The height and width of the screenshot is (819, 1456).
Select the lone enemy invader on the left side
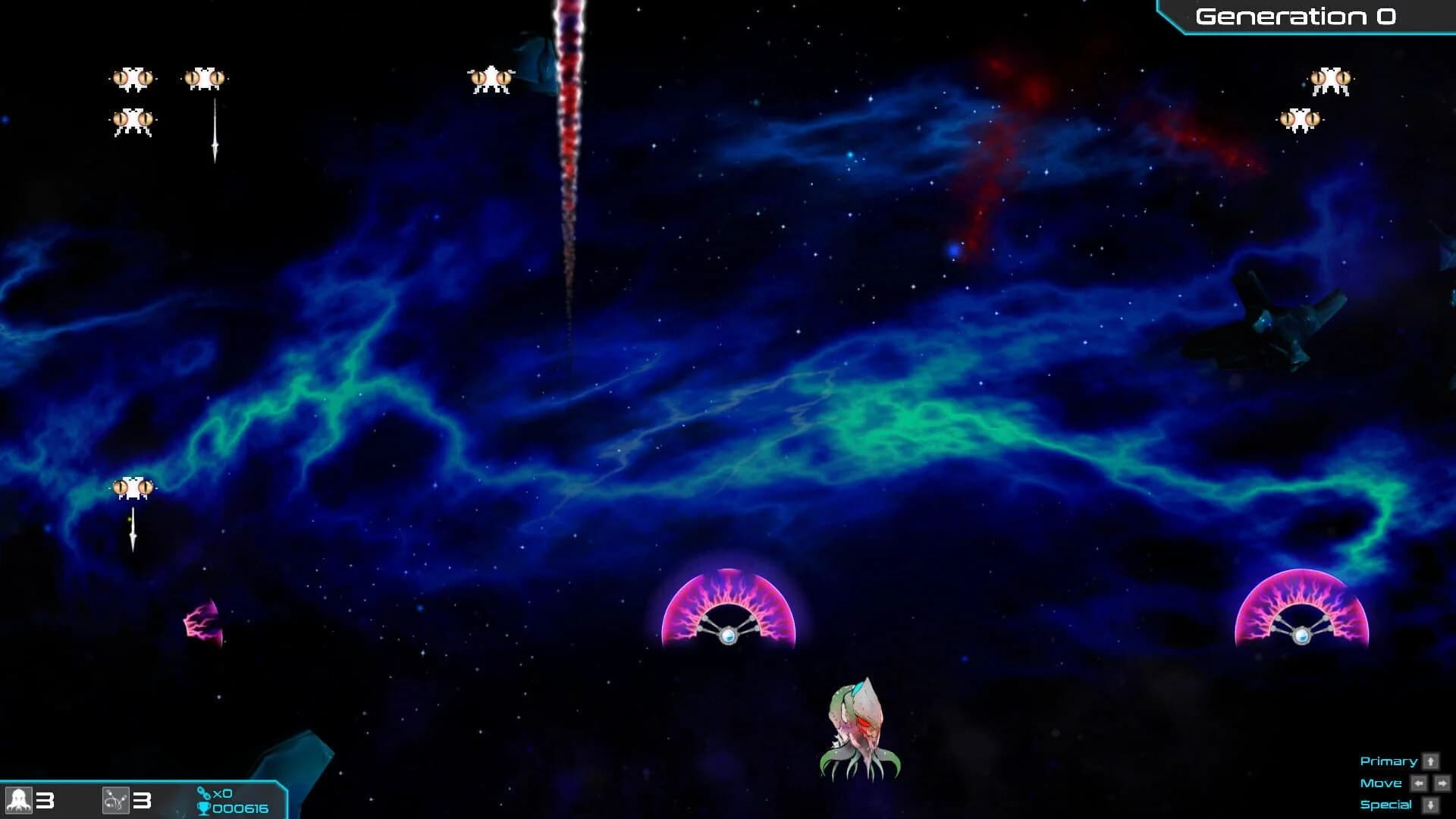133,489
